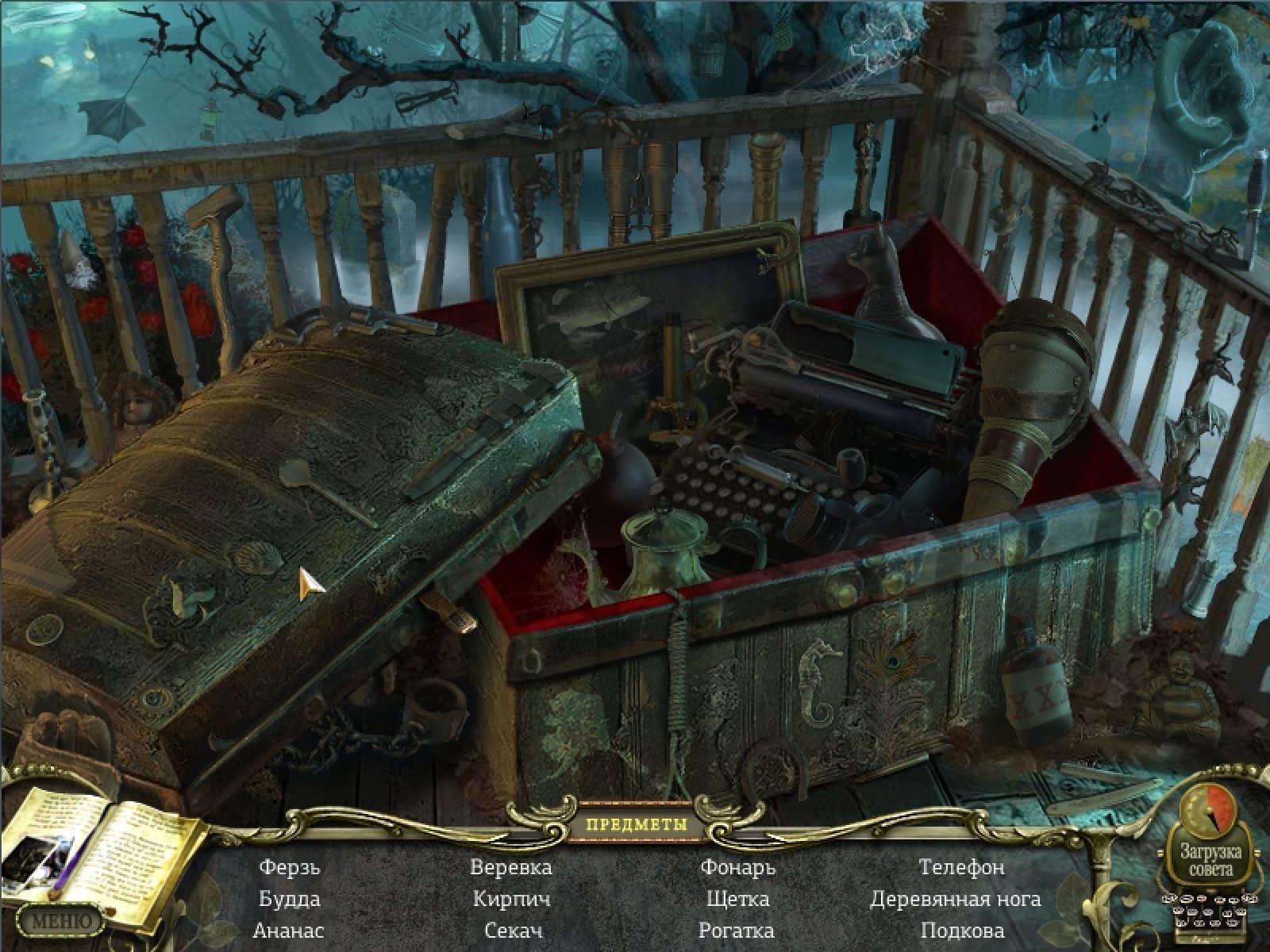The width and height of the screenshot is (1270, 952).
Task: Click the Предметы header plate
Action: click(x=637, y=824)
